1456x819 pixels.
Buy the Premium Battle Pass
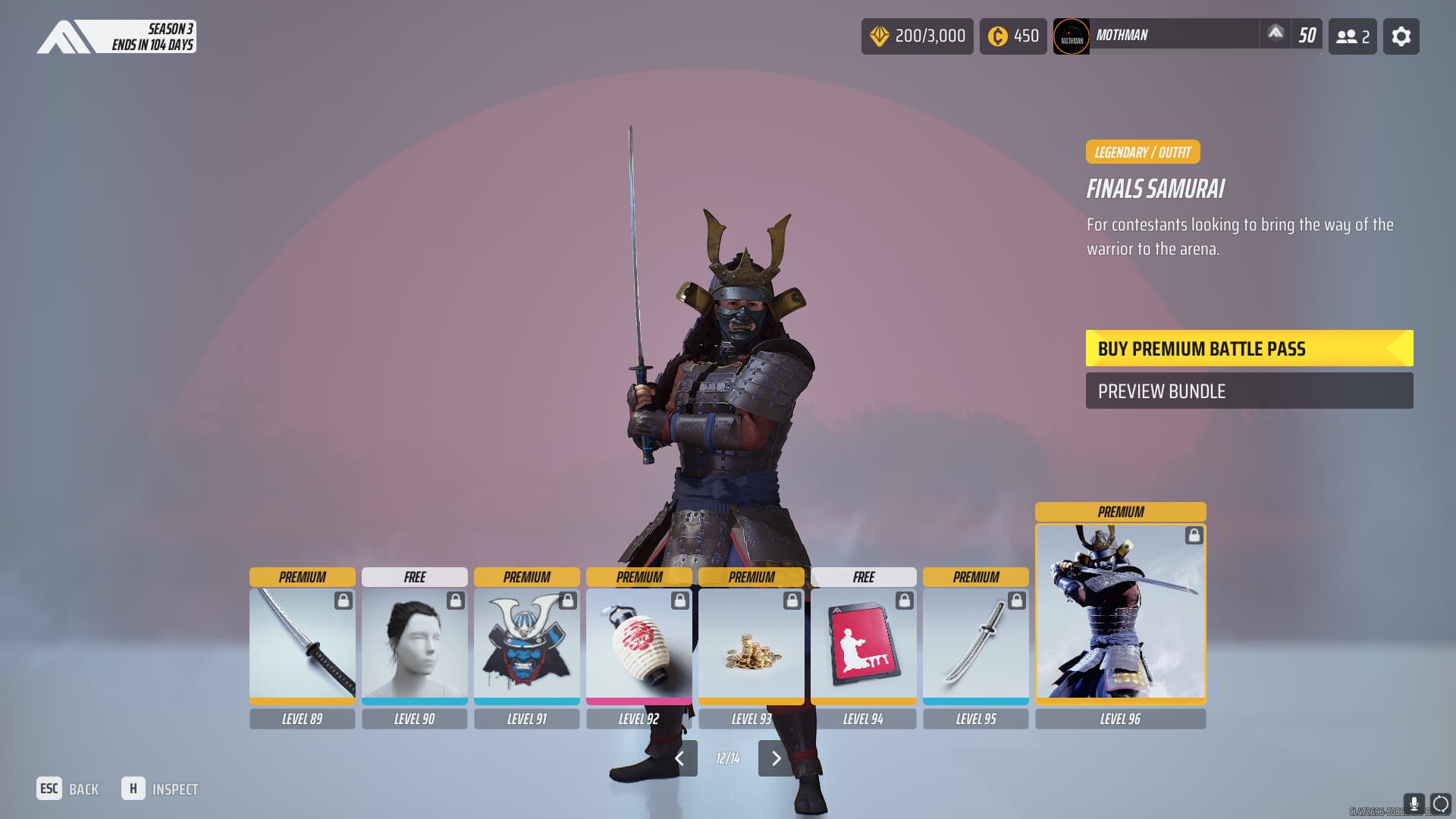tap(1248, 349)
